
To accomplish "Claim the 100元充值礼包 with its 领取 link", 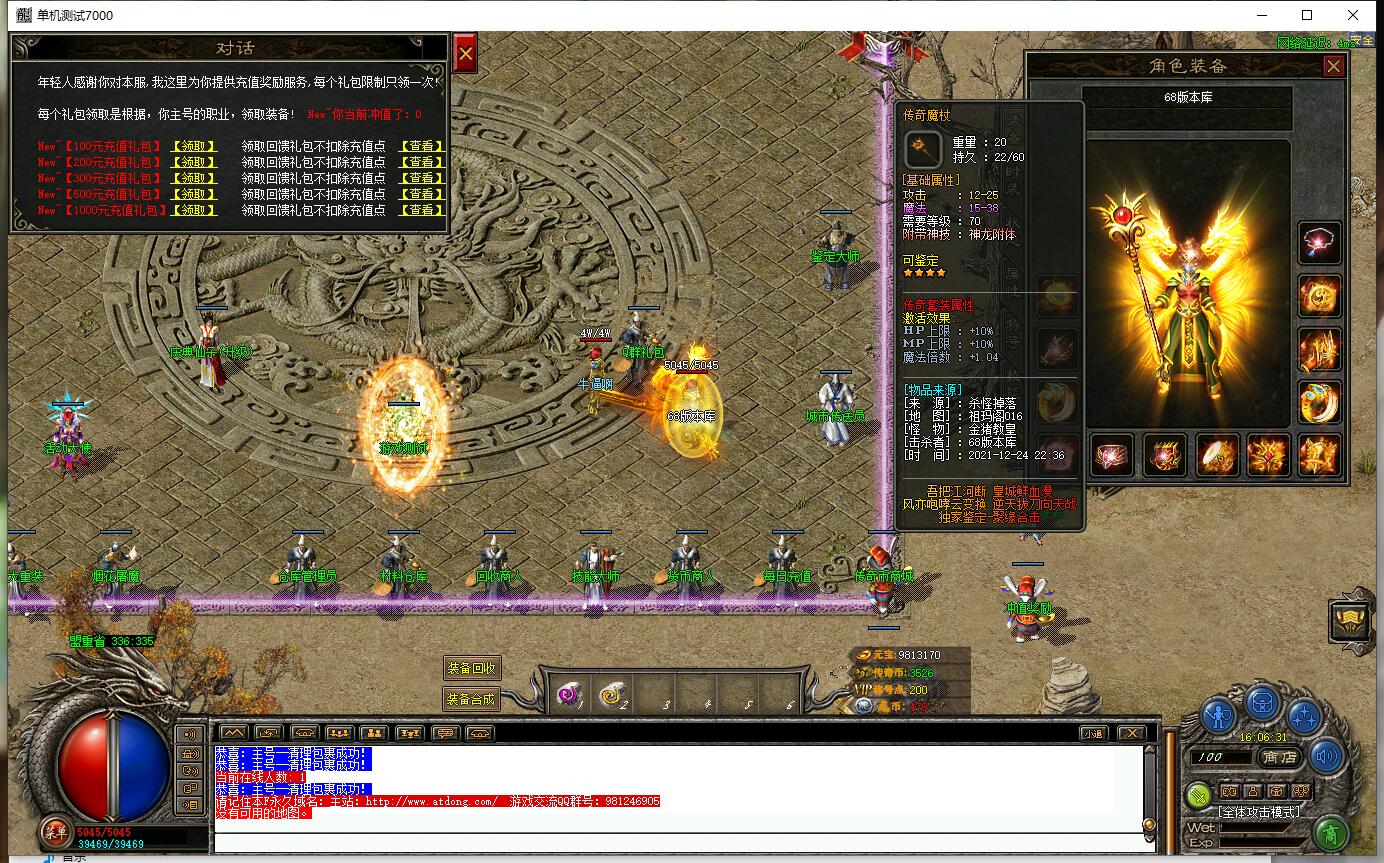I will point(194,146).
